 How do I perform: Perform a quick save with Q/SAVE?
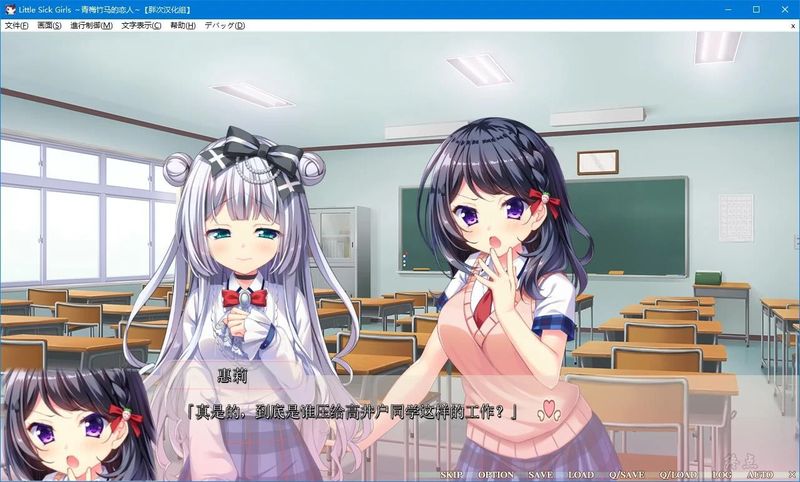tap(628, 475)
